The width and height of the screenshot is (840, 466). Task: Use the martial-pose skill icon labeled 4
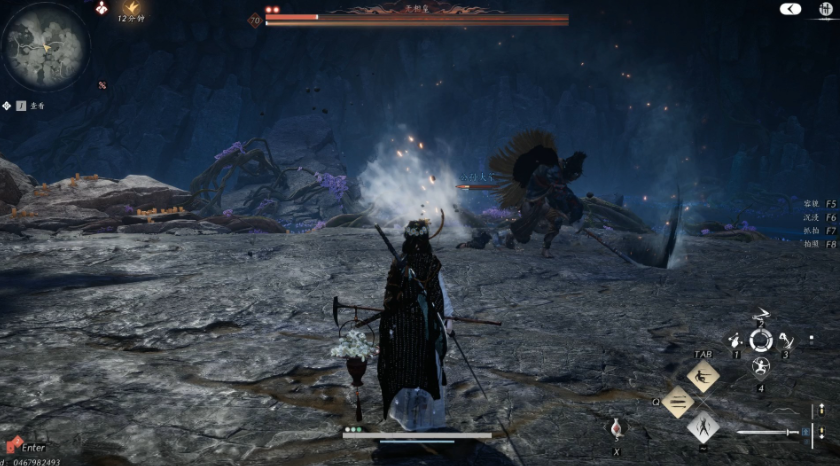pyautogui.click(x=761, y=367)
